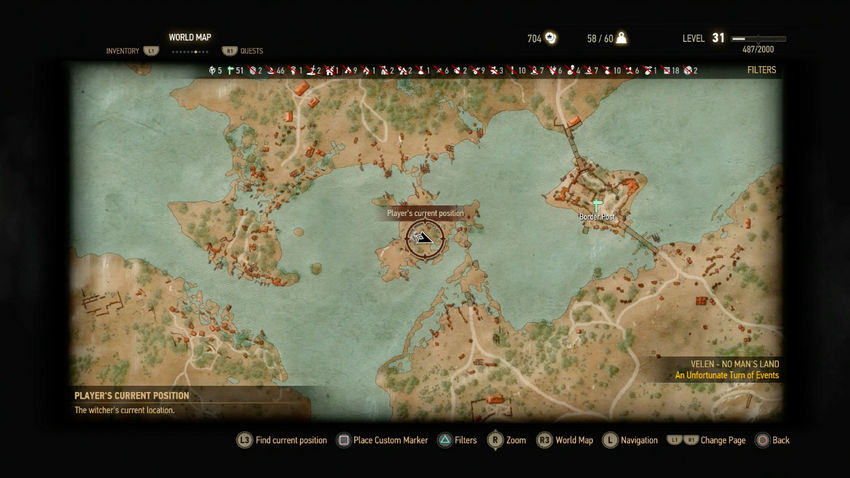Select the World Map tab title
Screen dimensions: 850x478
189,37
